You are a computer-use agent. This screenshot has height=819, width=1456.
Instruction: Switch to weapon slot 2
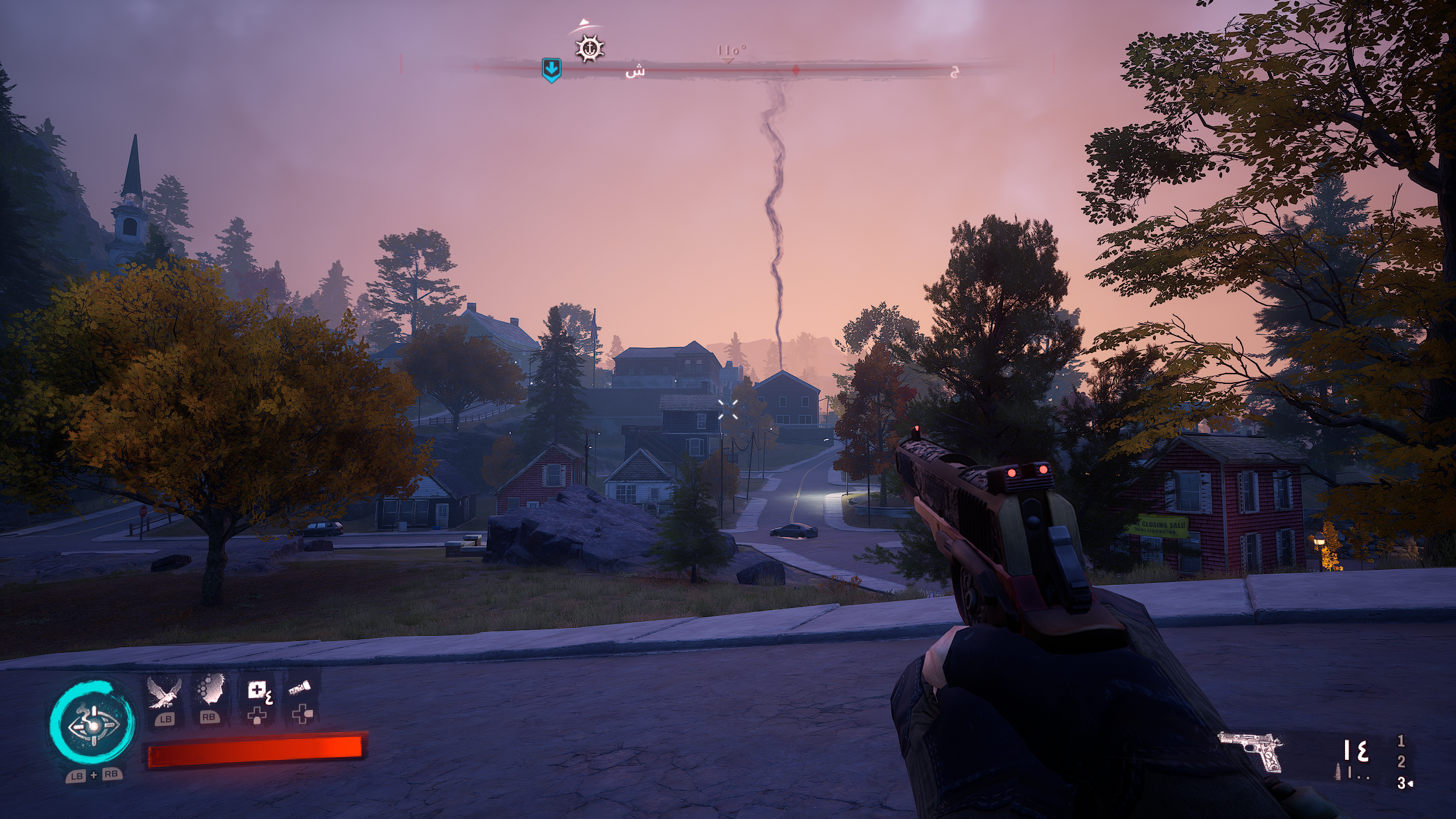[1401, 762]
